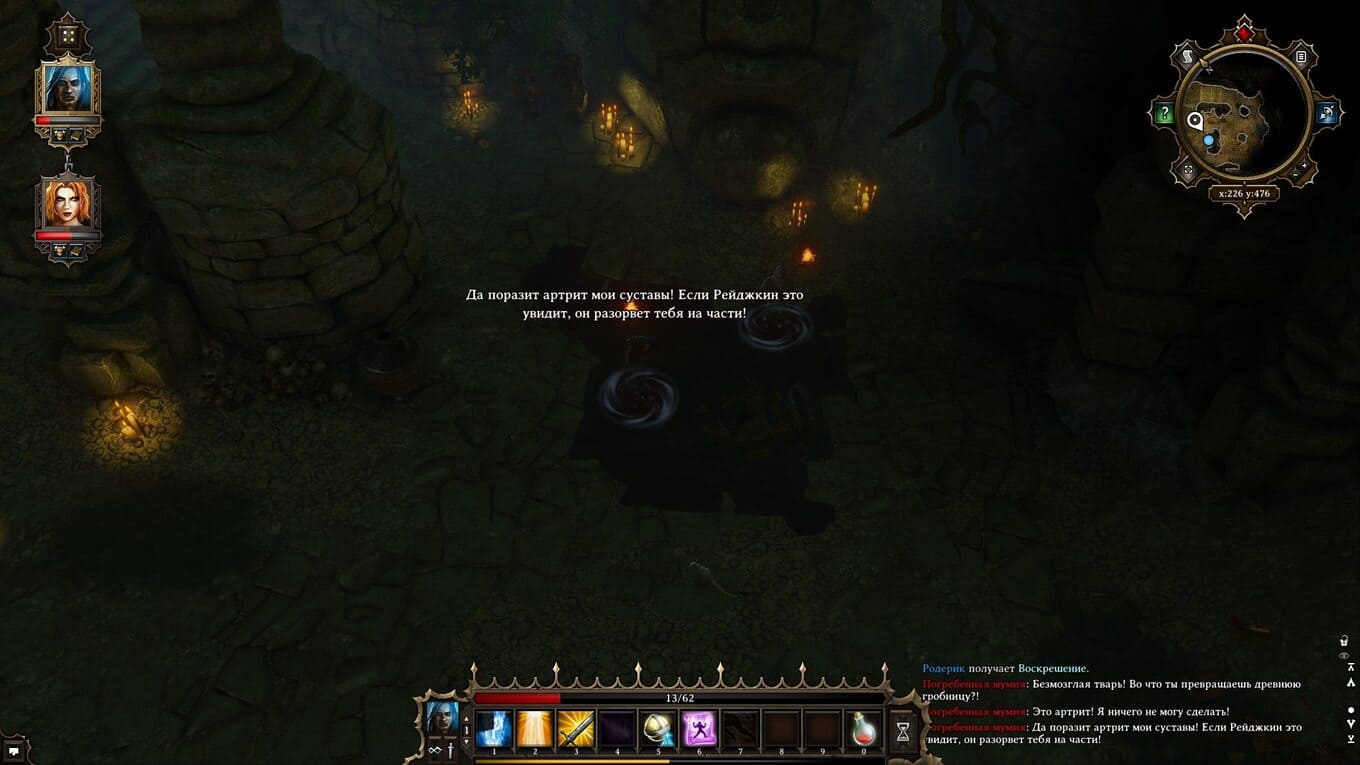The image size is (1360, 765).
Task: Click the blue satellite-dish icon beside minimap
Action: click(1326, 114)
